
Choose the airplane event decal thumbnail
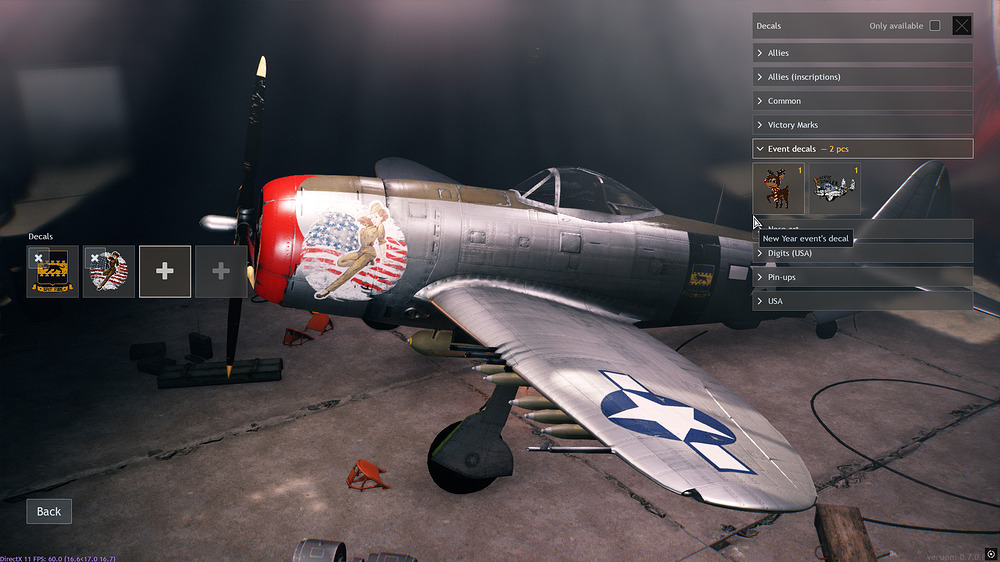coord(834,188)
